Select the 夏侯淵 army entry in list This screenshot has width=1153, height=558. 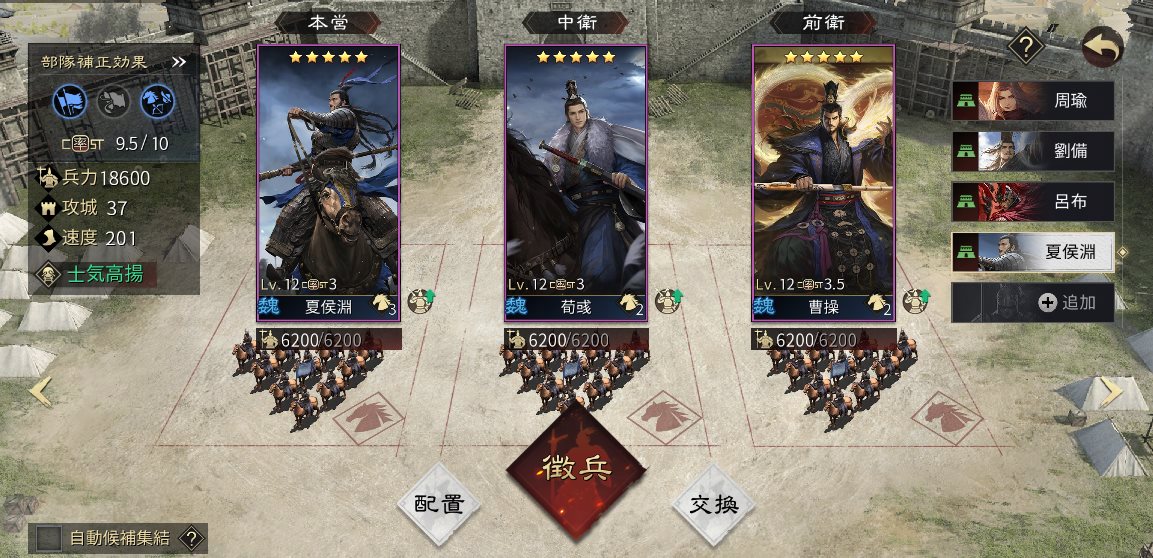coord(1033,252)
